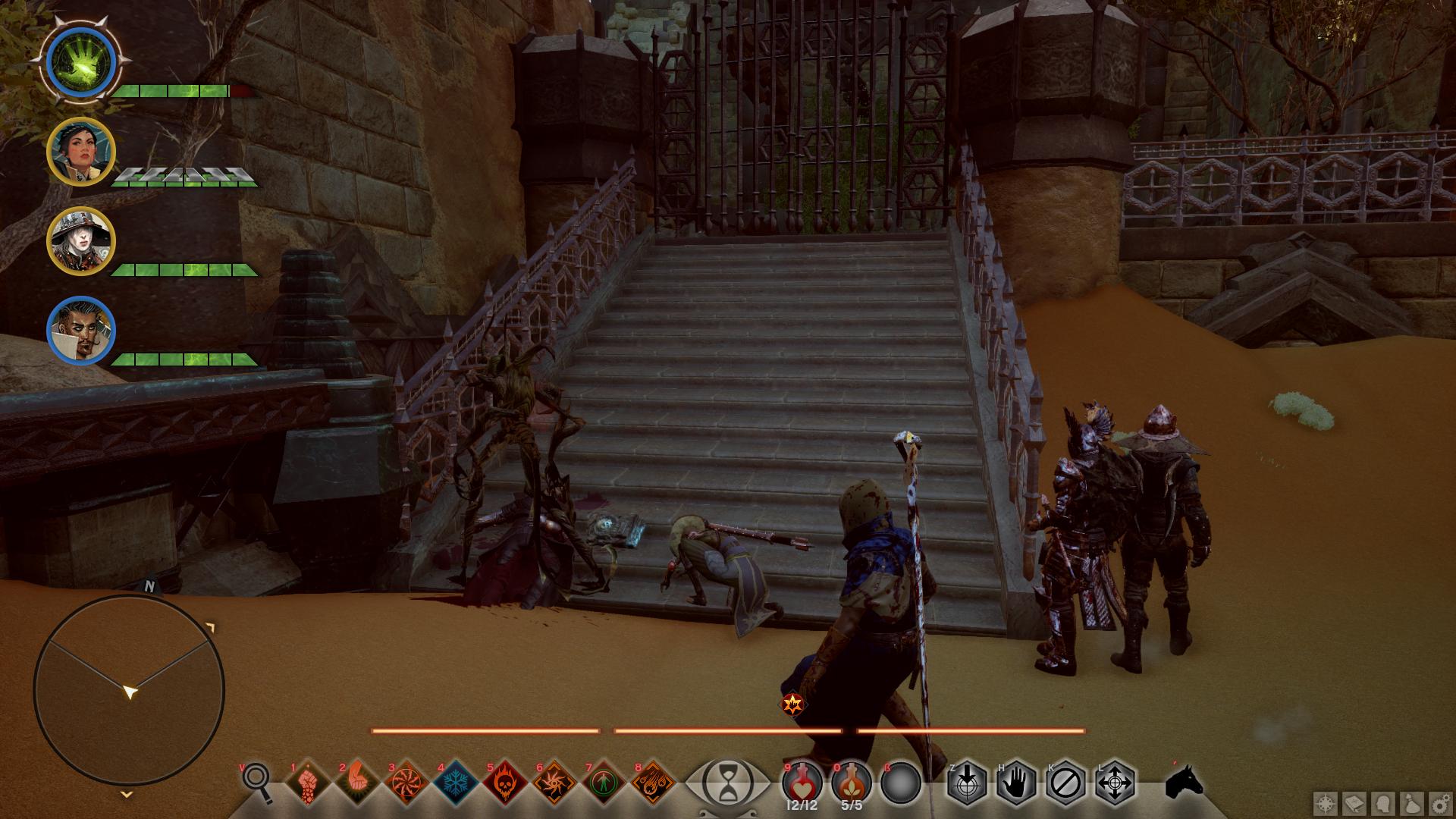1456x819 pixels.
Task: Use the green figure barrier ability
Action: pos(604,782)
